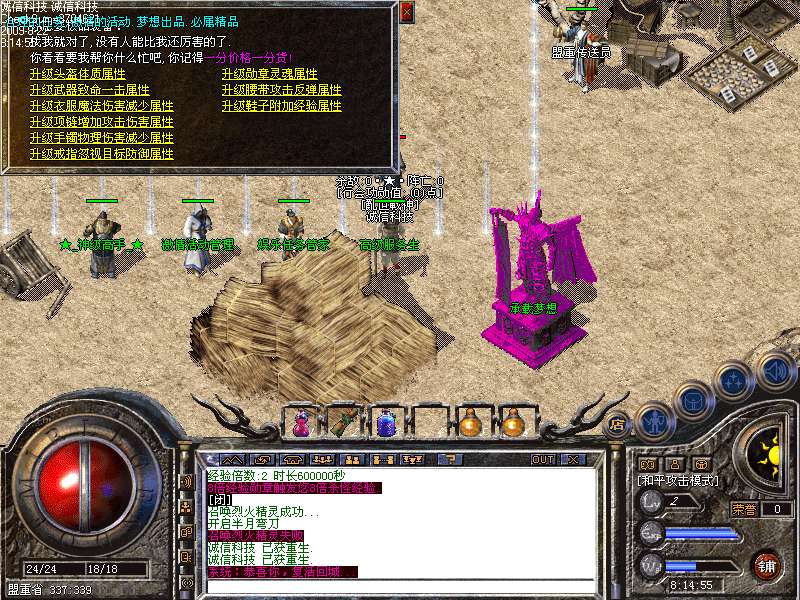
Task: Choose 升级项链增加攻击伤害属性 necklace upgrade
Action: pos(101,122)
